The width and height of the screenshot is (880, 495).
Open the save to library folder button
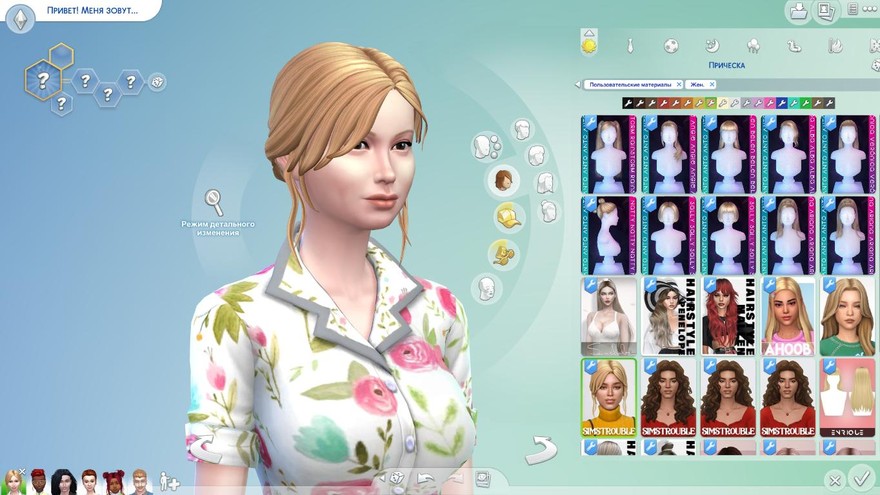pos(798,12)
